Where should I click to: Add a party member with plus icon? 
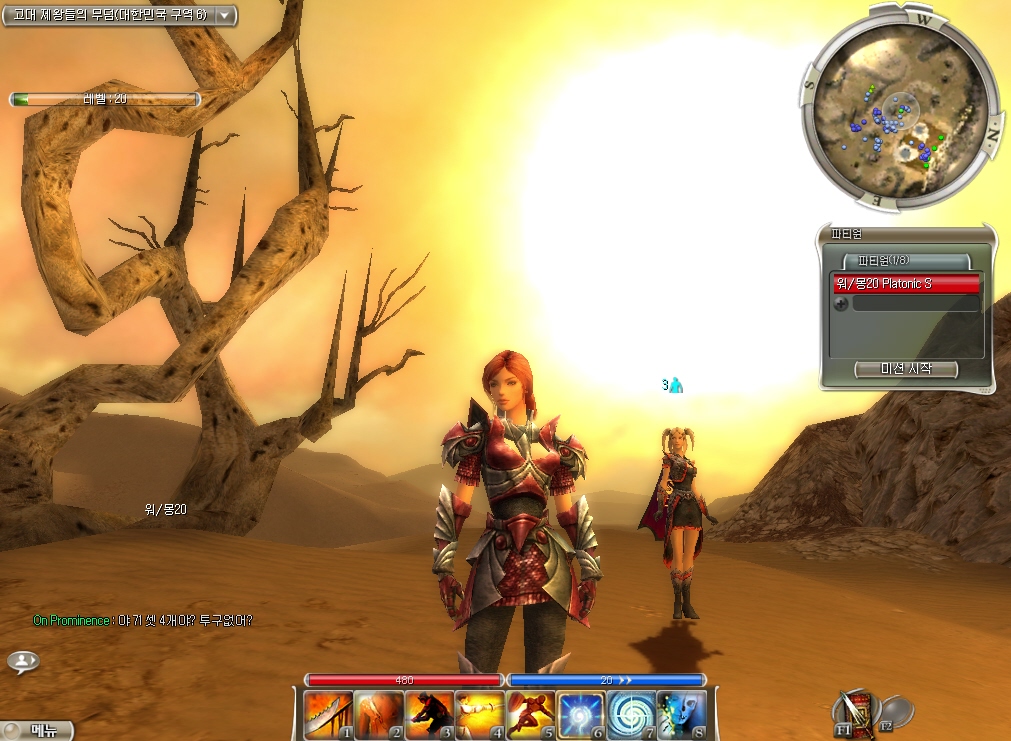pos(841,304)
